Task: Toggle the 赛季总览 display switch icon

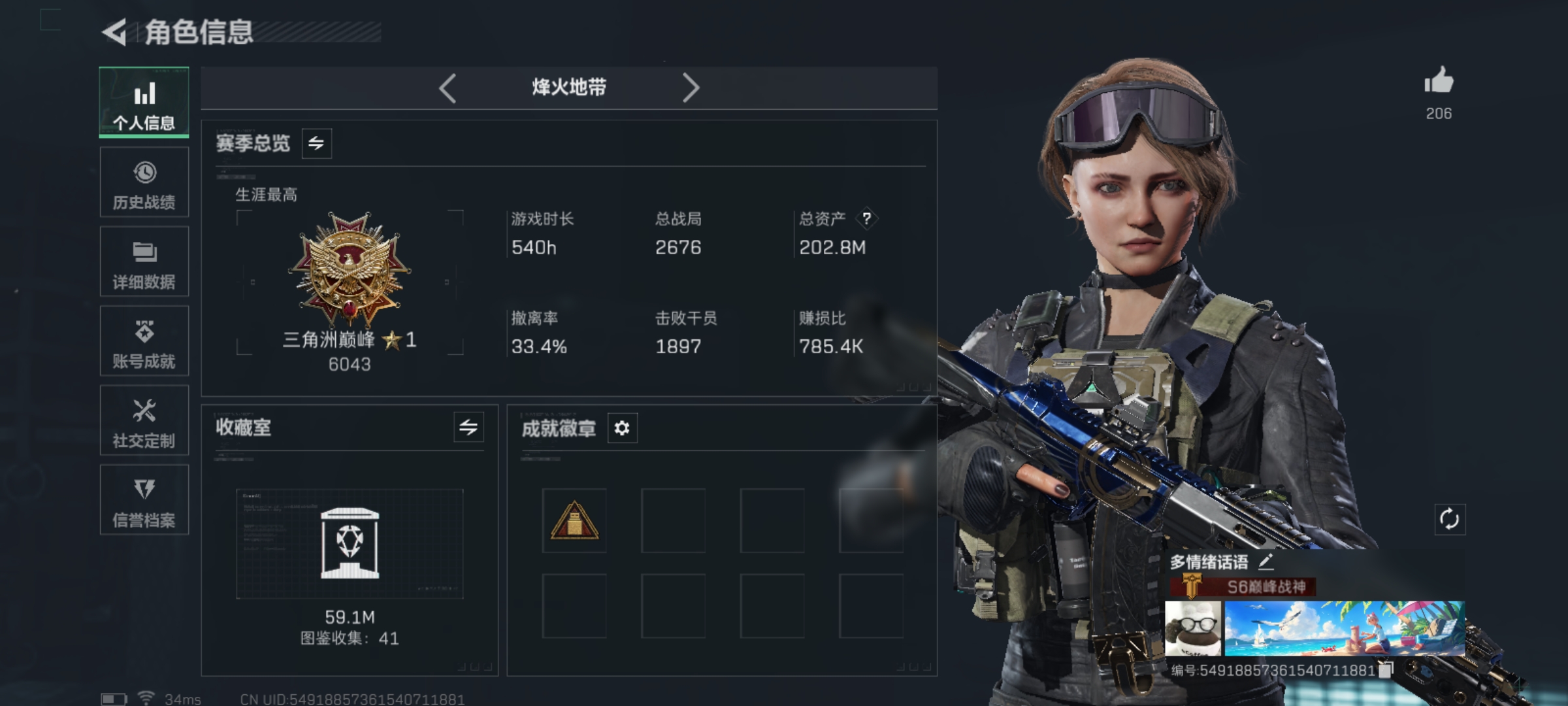Action: (316, 144)
